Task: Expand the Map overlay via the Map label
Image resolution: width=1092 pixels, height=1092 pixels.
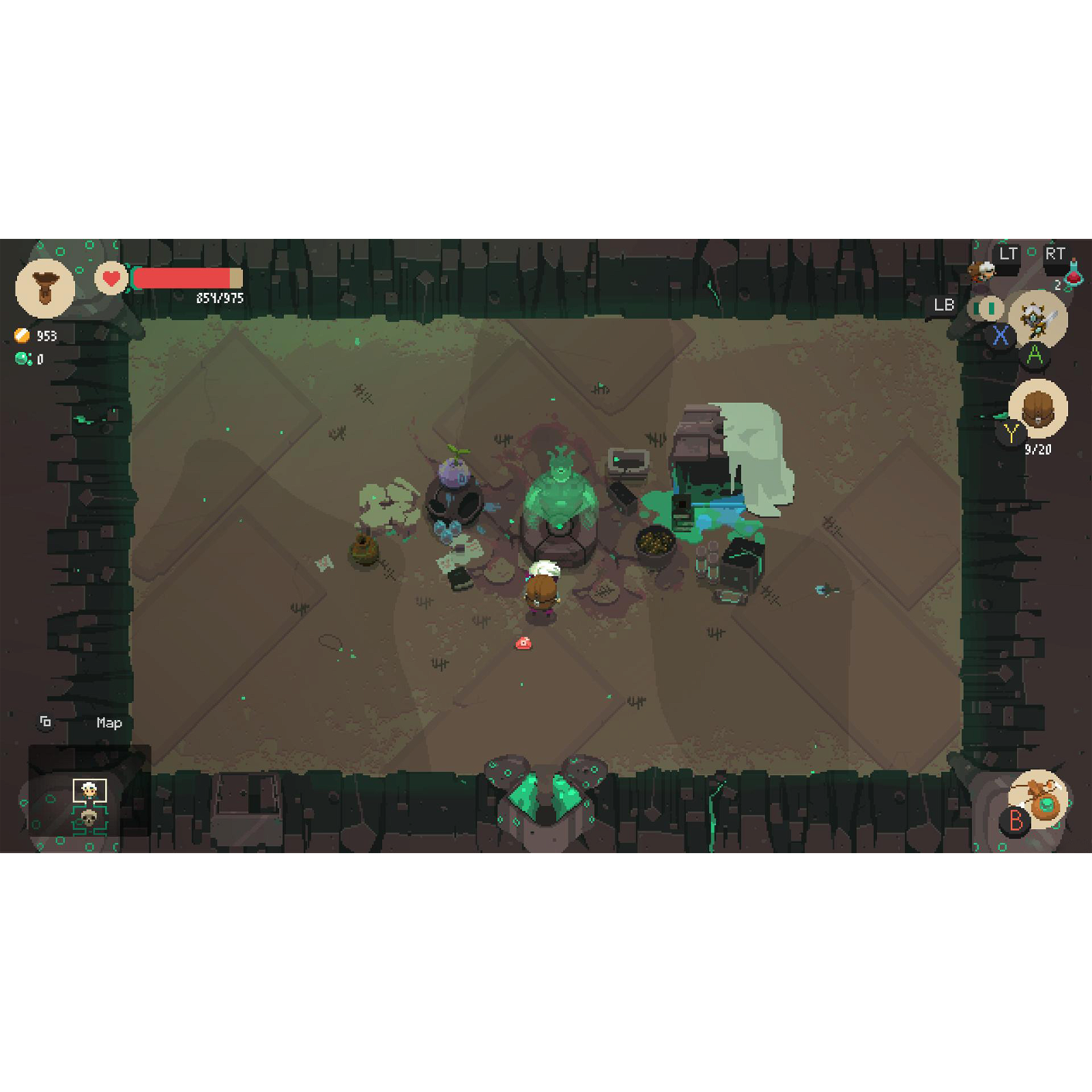Action: (109, 723)
